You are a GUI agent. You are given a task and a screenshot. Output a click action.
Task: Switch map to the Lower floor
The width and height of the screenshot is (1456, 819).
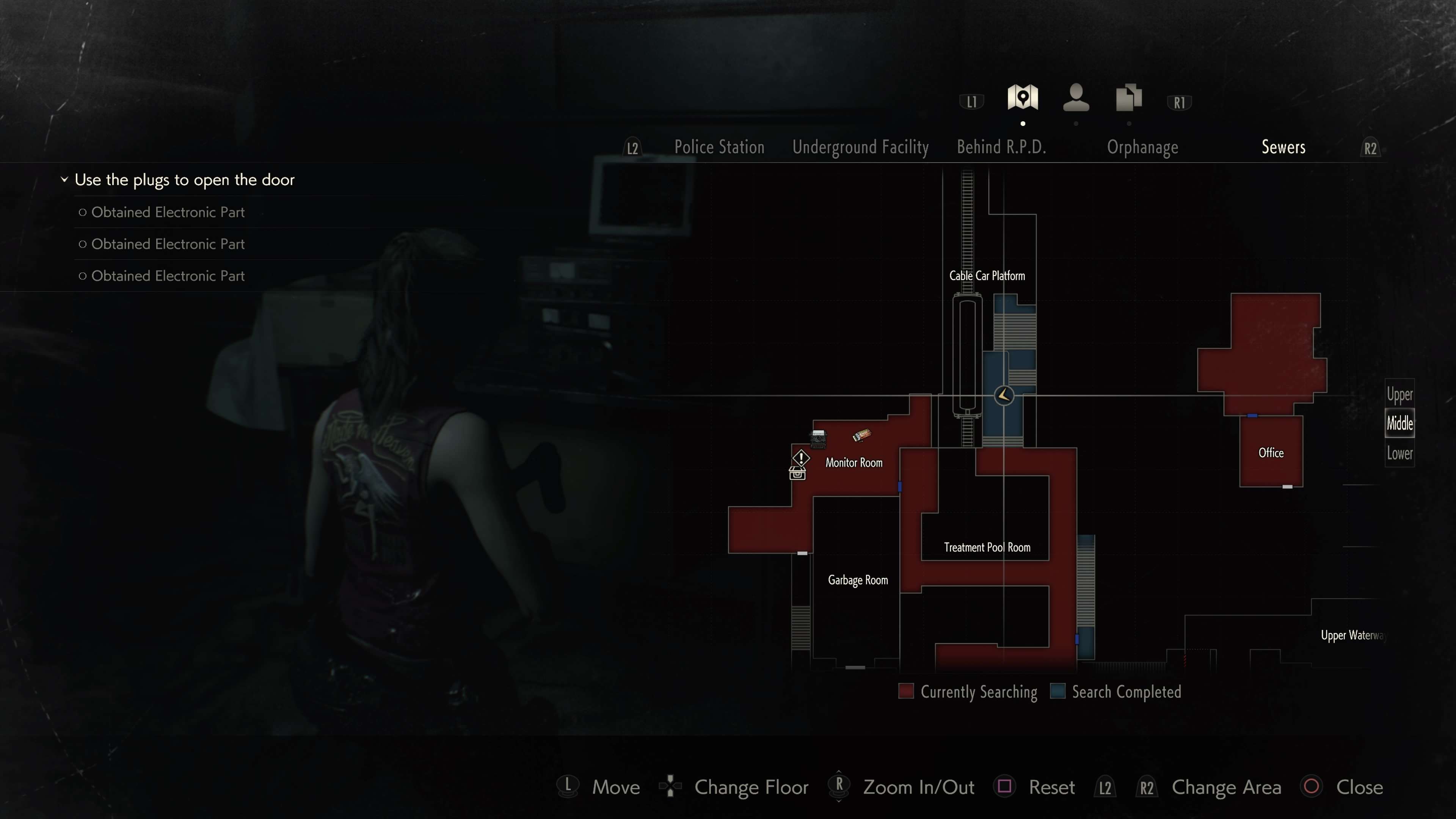(1400, 453)
